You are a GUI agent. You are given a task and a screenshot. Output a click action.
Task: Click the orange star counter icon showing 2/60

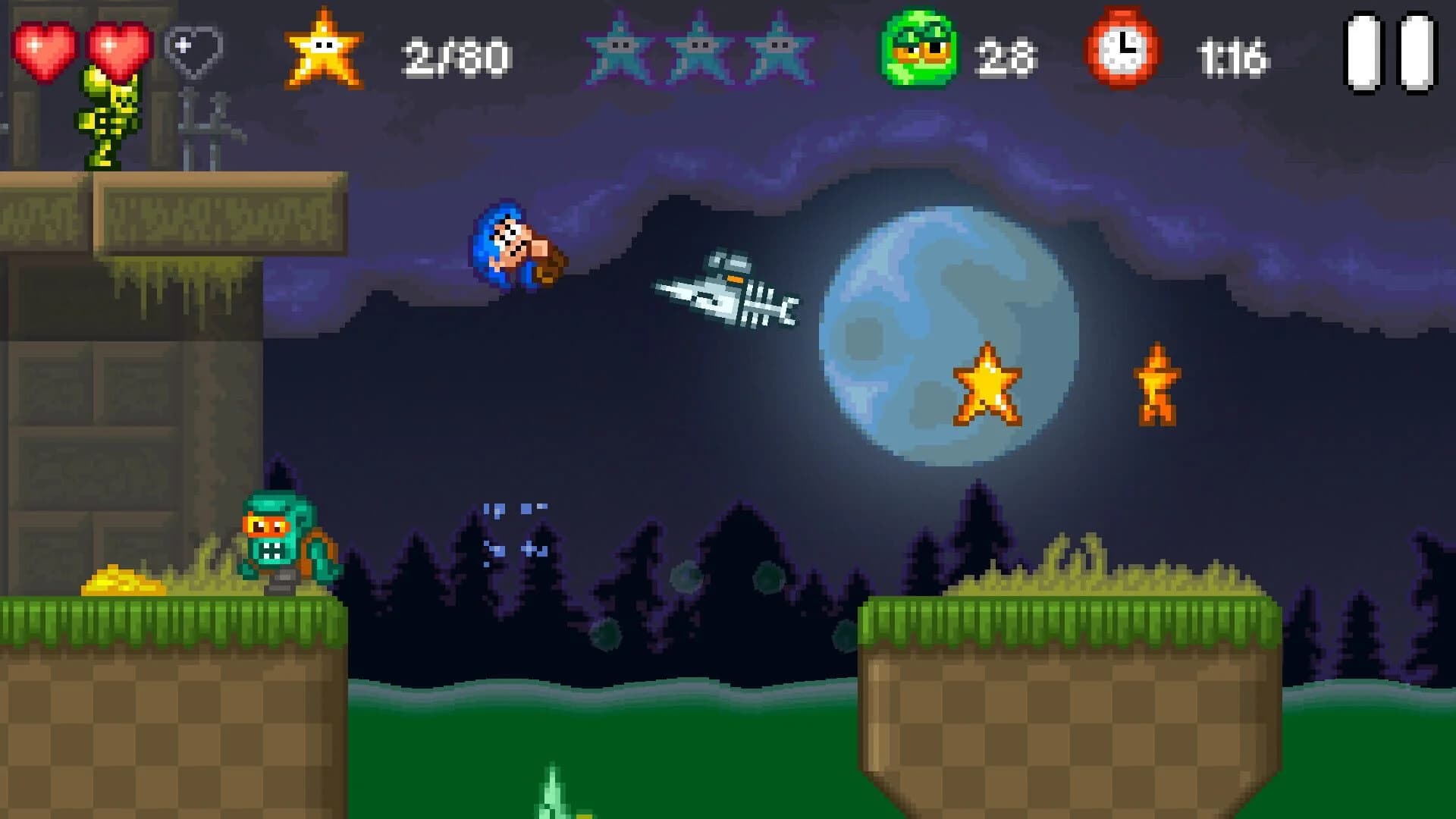(325, 47)
